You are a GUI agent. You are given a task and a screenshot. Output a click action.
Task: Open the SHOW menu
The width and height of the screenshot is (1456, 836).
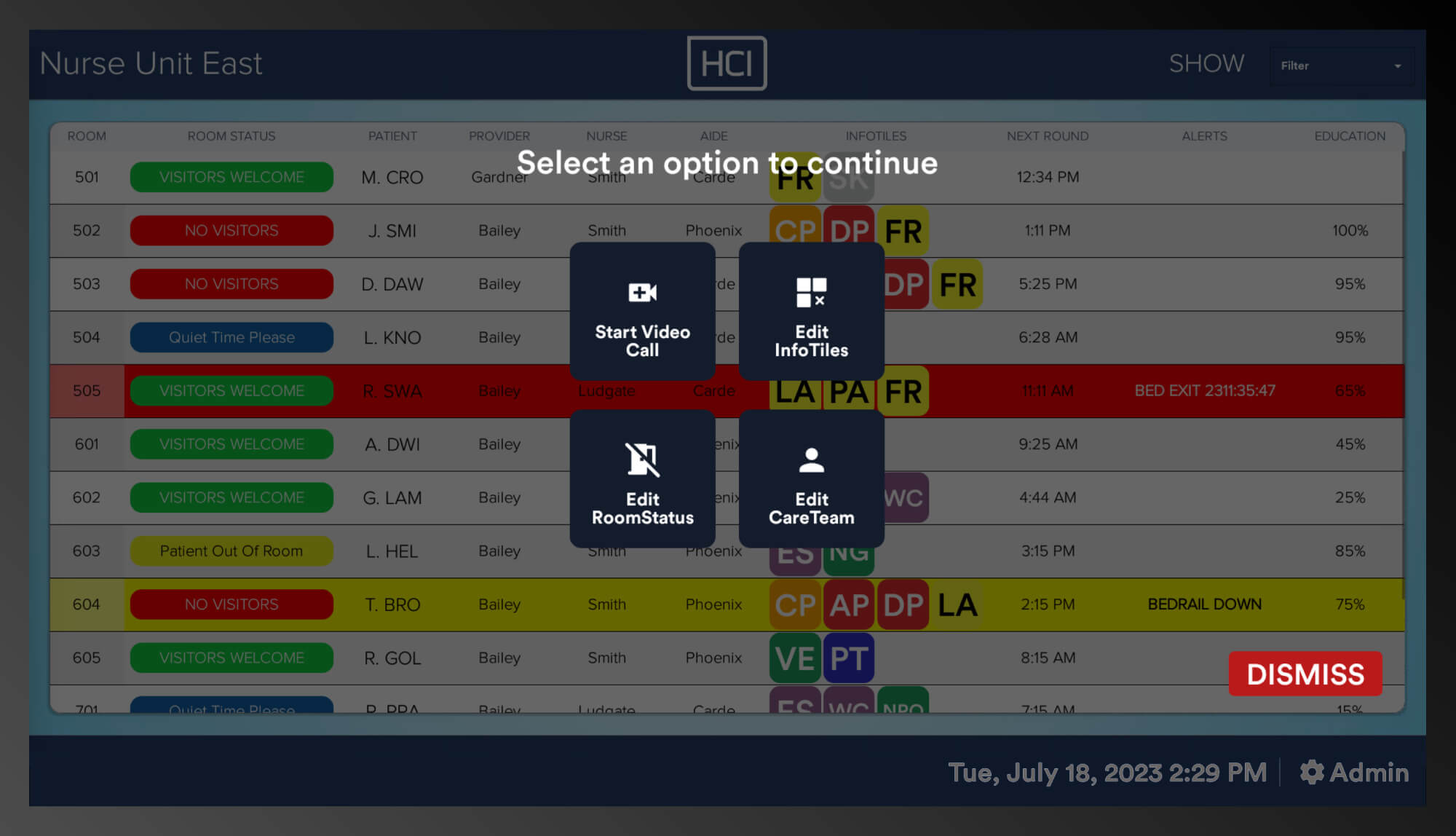tap(1207, 63)
